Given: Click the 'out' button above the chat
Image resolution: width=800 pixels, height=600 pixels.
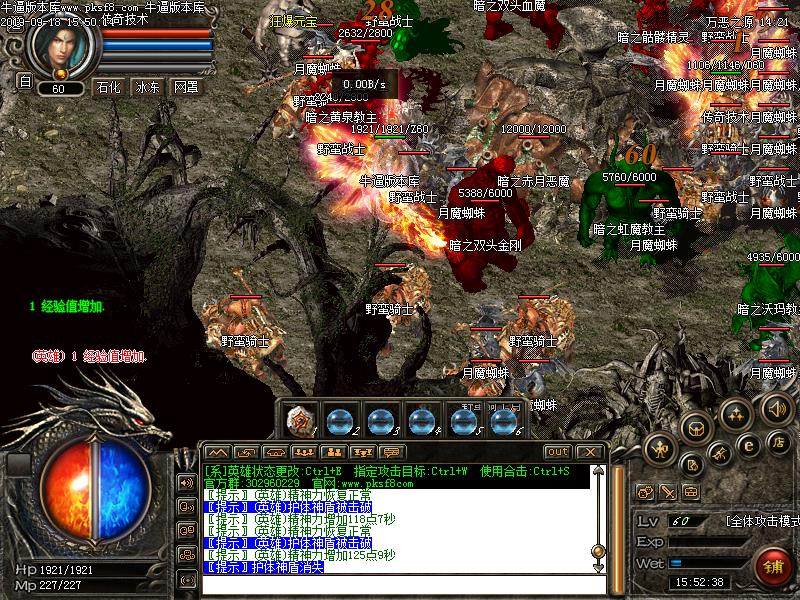Looking at the screenshot, I should (x=557, y=452).
